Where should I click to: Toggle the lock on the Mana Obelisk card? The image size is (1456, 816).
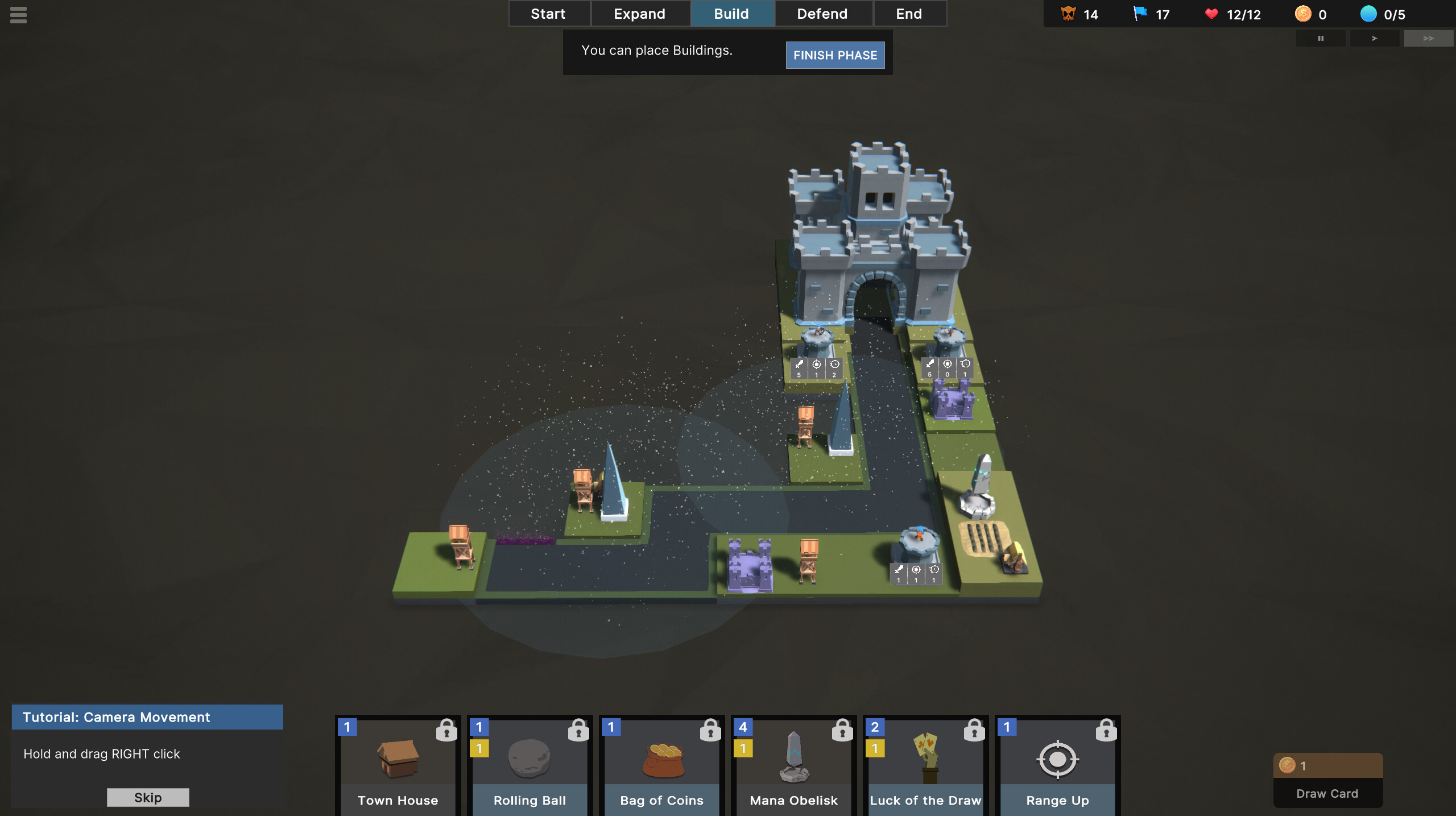click(x=843, y=730)
